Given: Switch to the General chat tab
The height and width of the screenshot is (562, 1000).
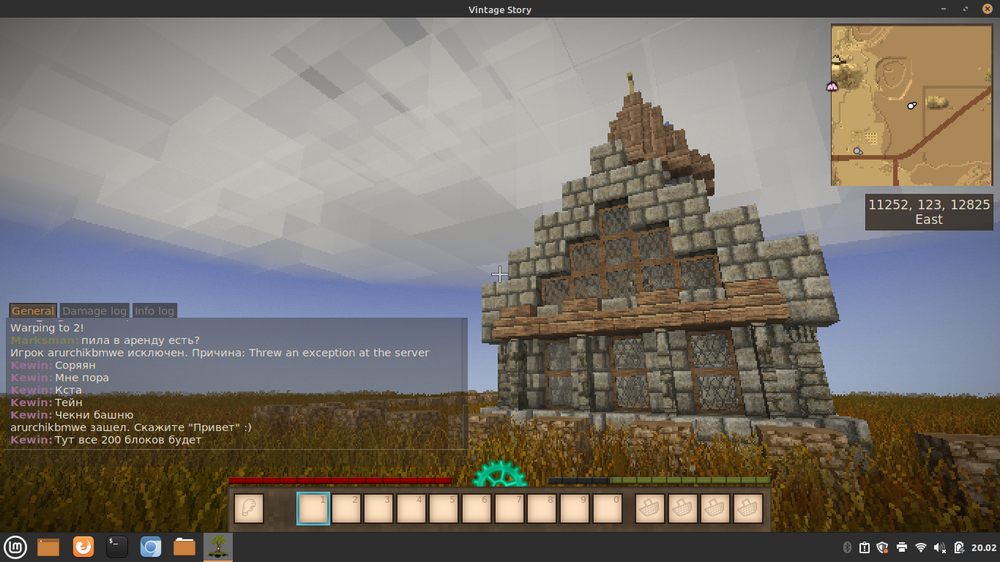Looking at the screenshot, I should [x=33, y=311].
